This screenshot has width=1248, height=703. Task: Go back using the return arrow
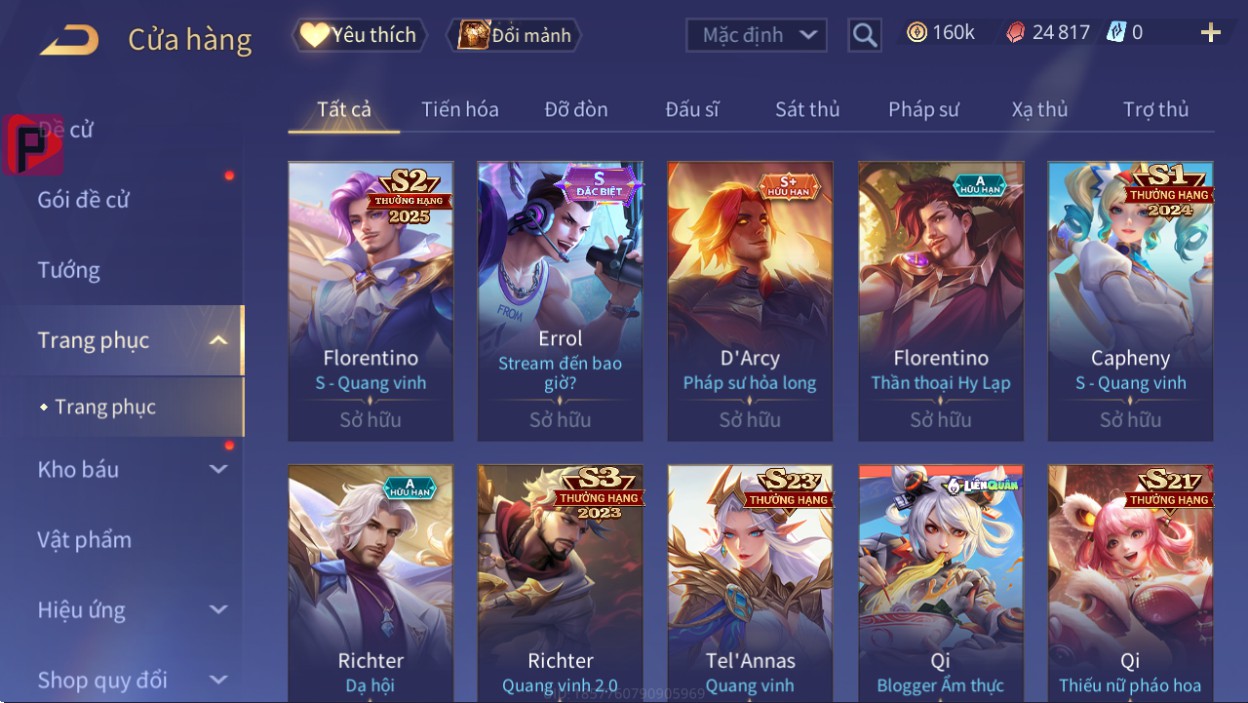[x=69, y=41]
